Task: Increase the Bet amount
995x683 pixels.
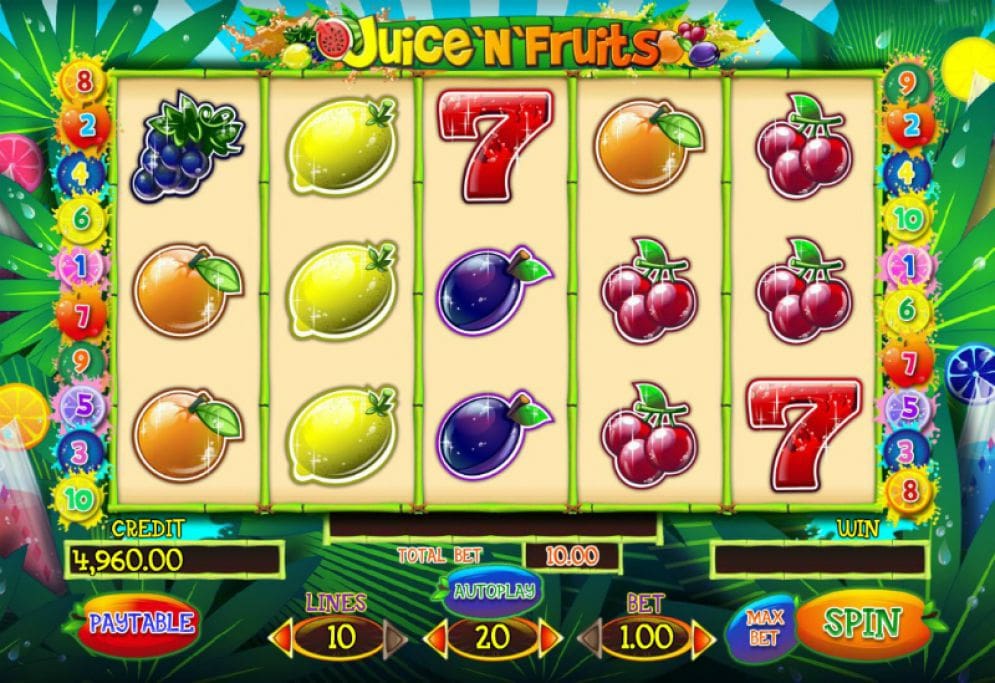Action: tap(703, 638)
